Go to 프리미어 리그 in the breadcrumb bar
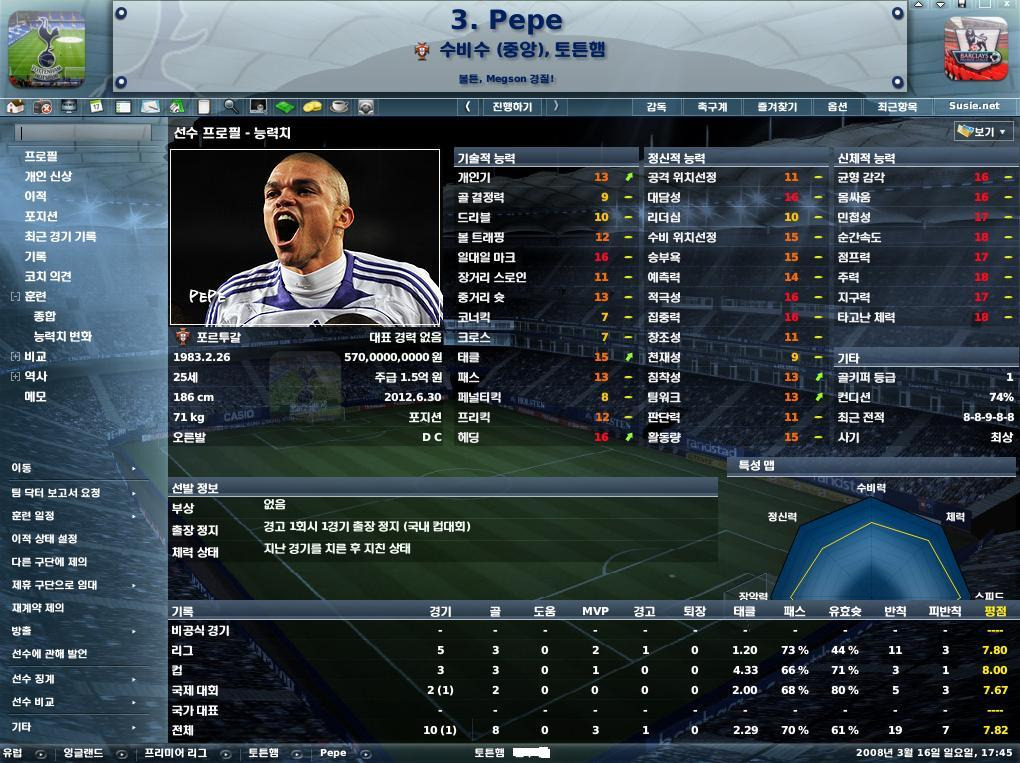This screenshot has height=763, width=1020. 175,753
